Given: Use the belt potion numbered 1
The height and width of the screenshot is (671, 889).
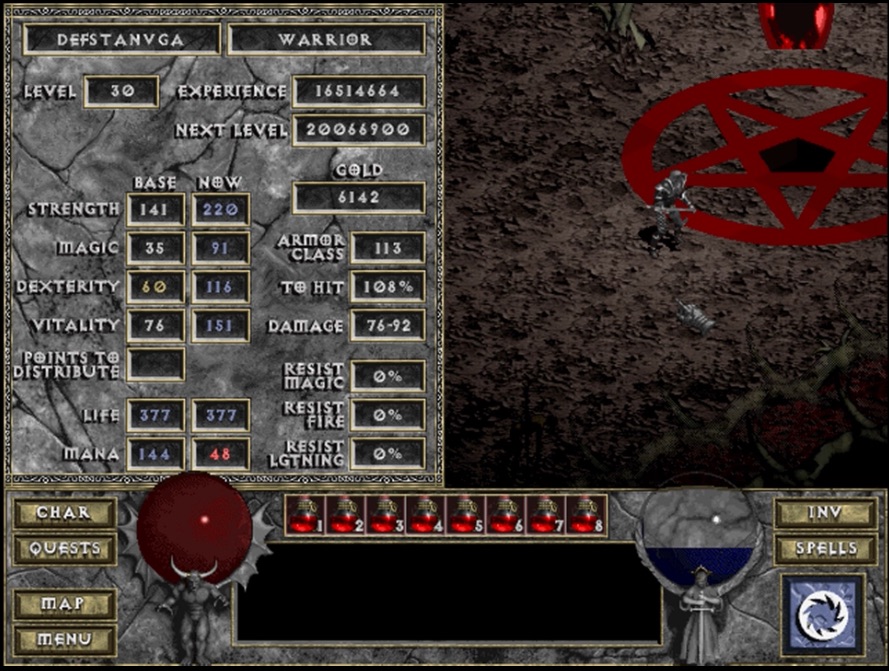Looking at the screenshot, I should (x=303, y=514).
